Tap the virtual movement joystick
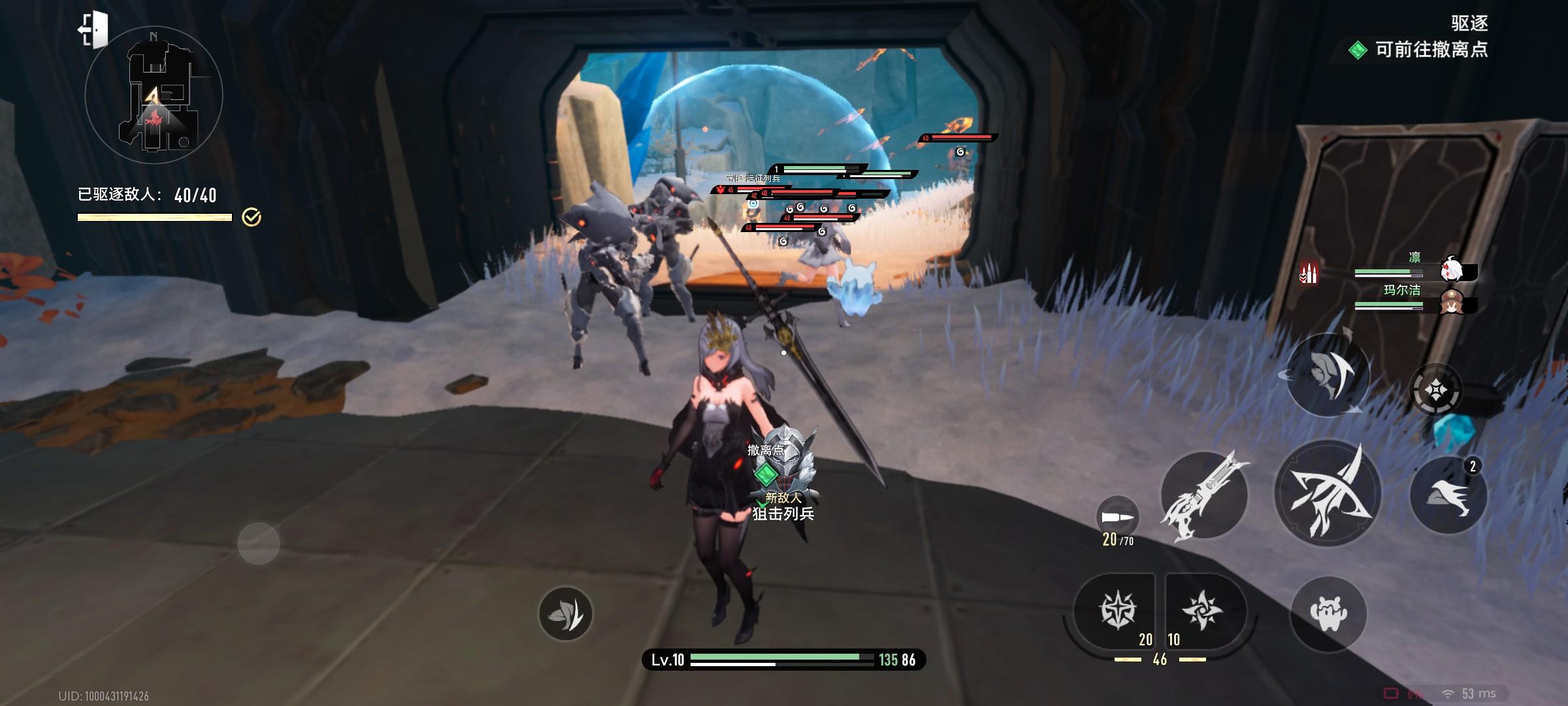This screenshot has height=706, width=1568. click(259, 543)
